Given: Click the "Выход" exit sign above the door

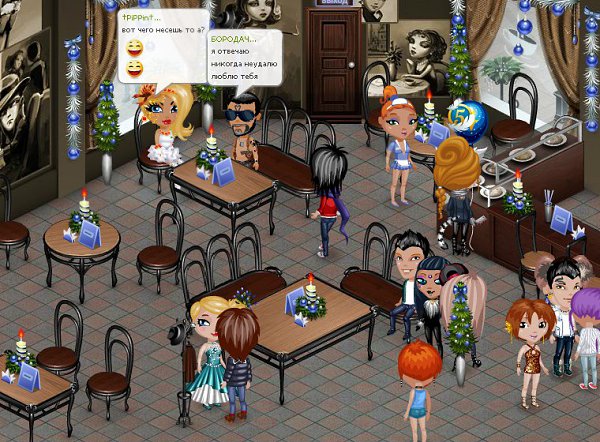Looking at the screenshot, I should [334, 4].
